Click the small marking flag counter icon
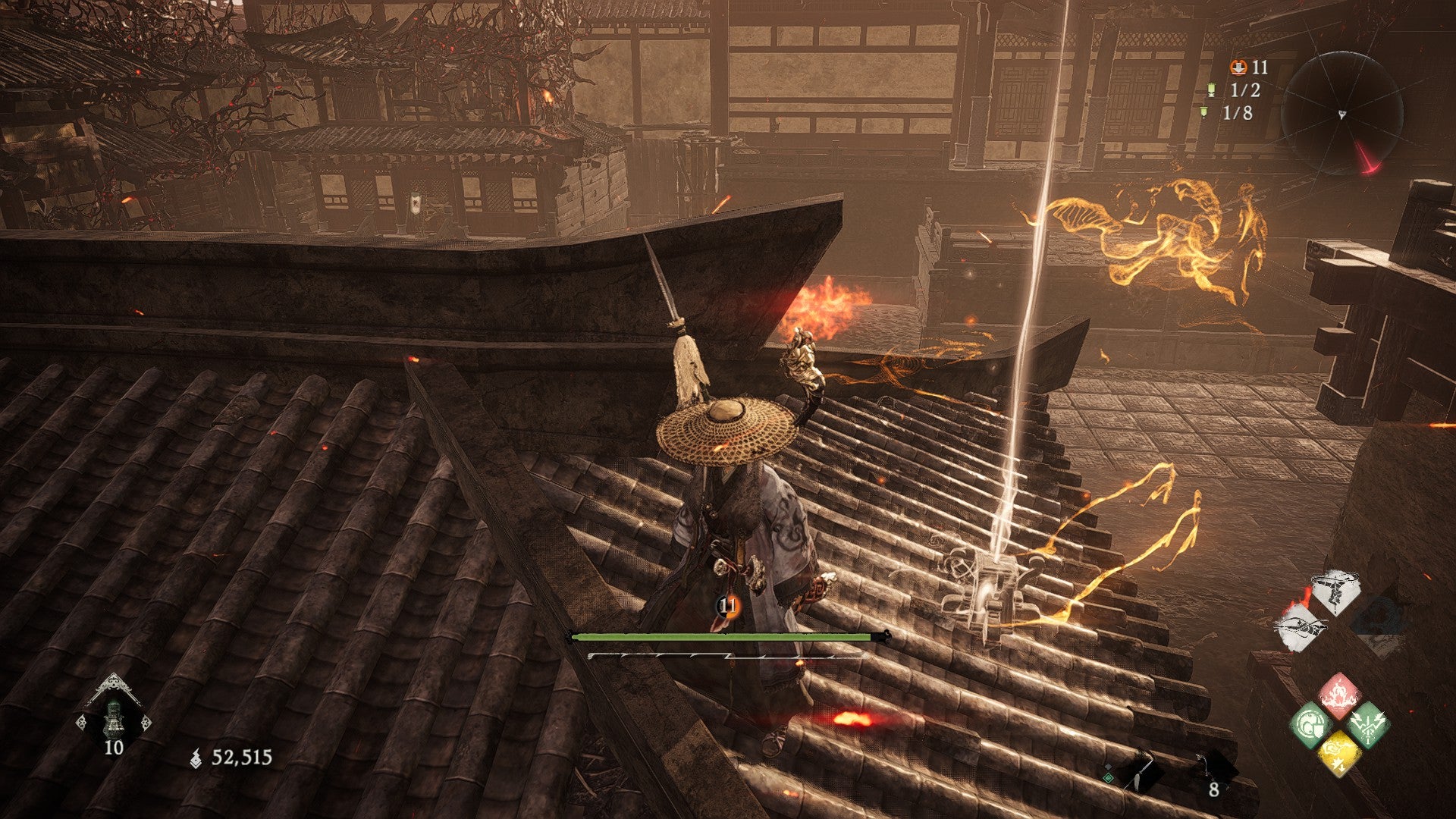Image resolution: width=1456 pixels, height=819 pixels. click(x=1204, y=113)
